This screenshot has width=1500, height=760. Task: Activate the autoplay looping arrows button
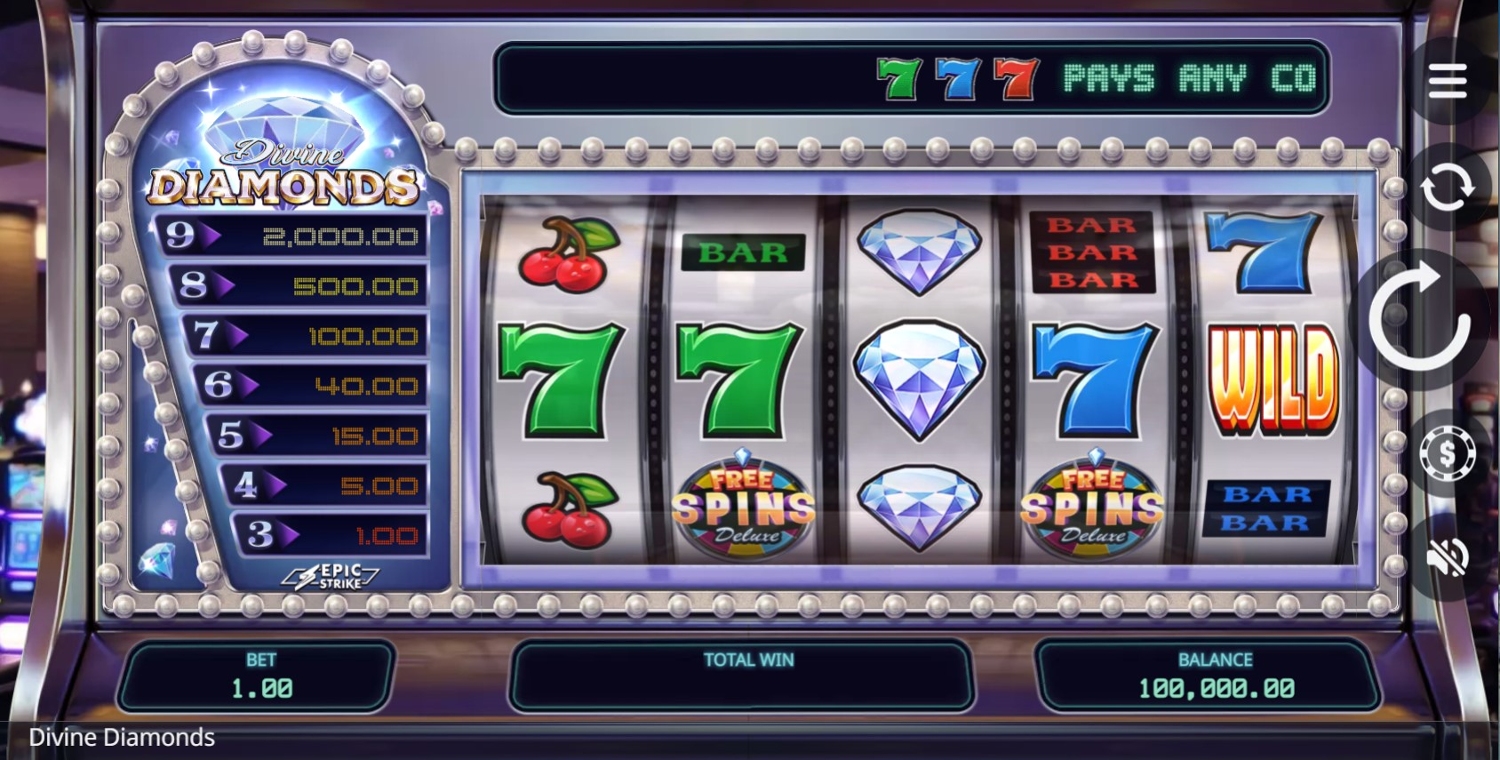tap(1447, 187)
